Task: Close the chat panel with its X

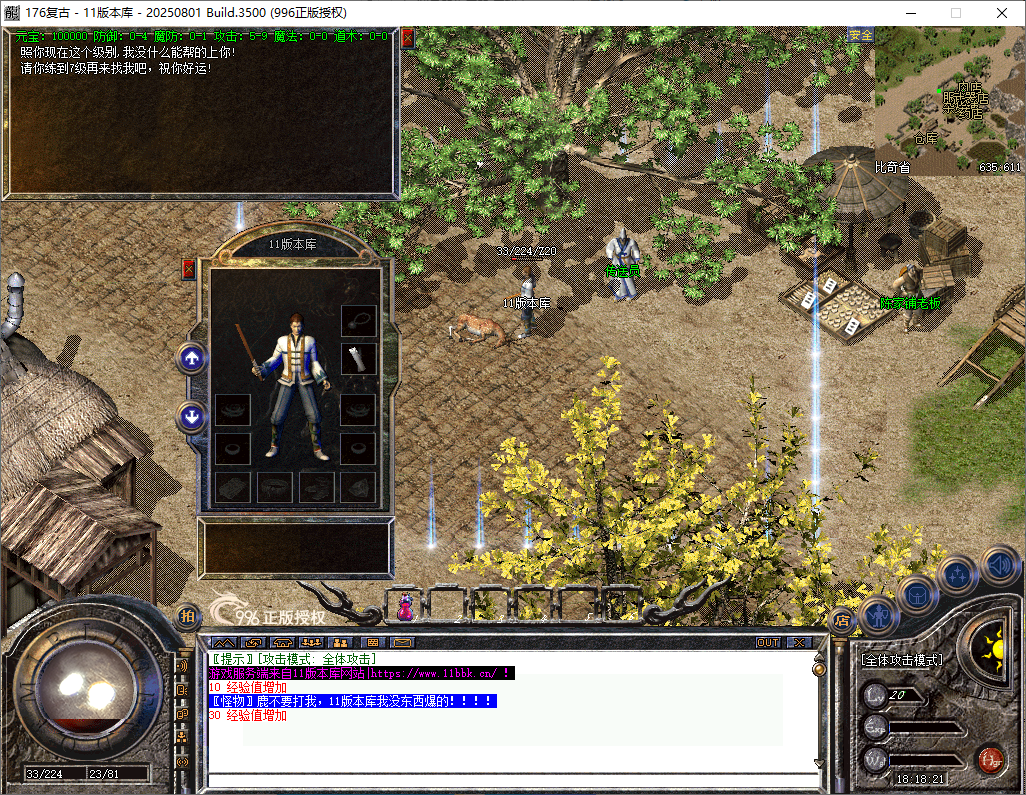Action: (x=800, y=642)
